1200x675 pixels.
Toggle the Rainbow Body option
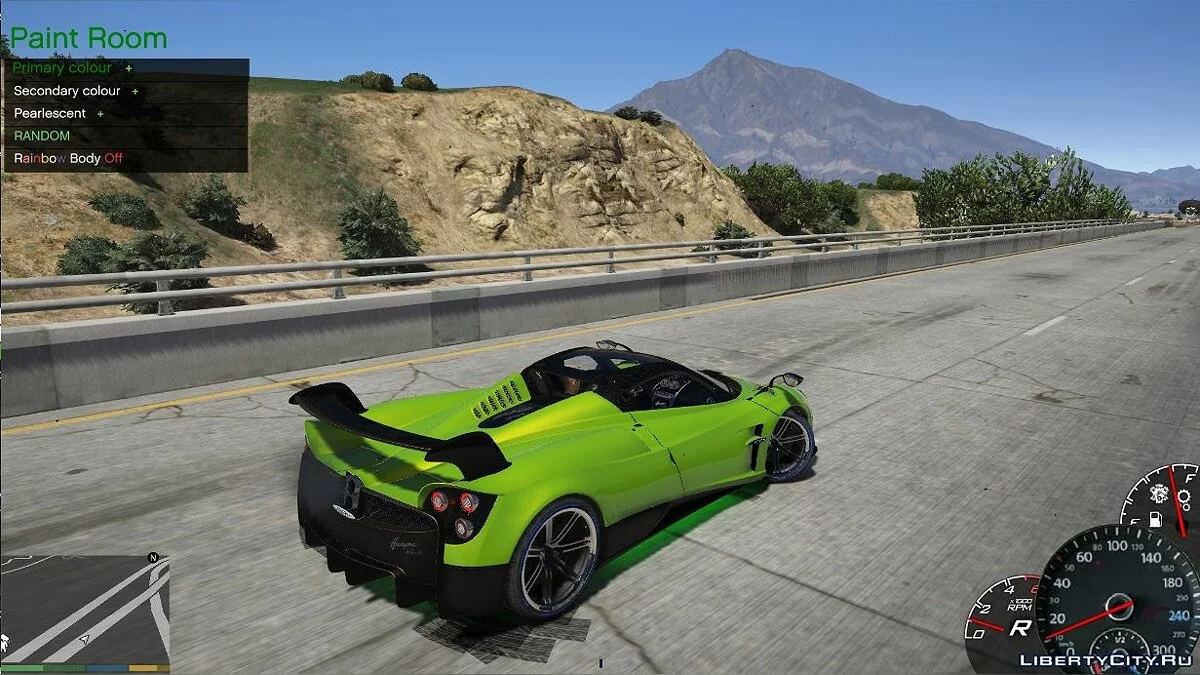tap(68, 158)
